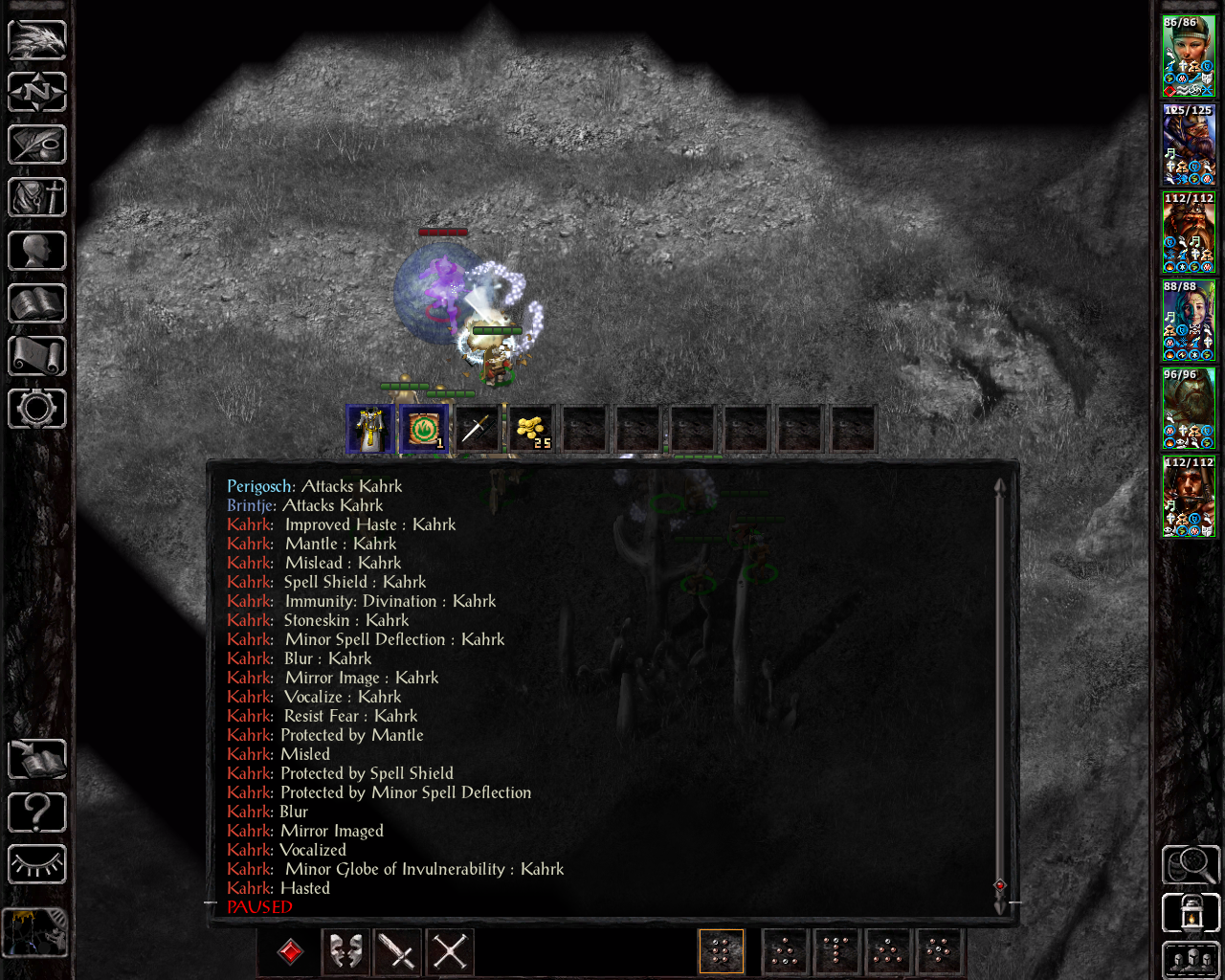Click the question mark help button
The height and width of the screenshot is (980, 1225).
point(37,813)
